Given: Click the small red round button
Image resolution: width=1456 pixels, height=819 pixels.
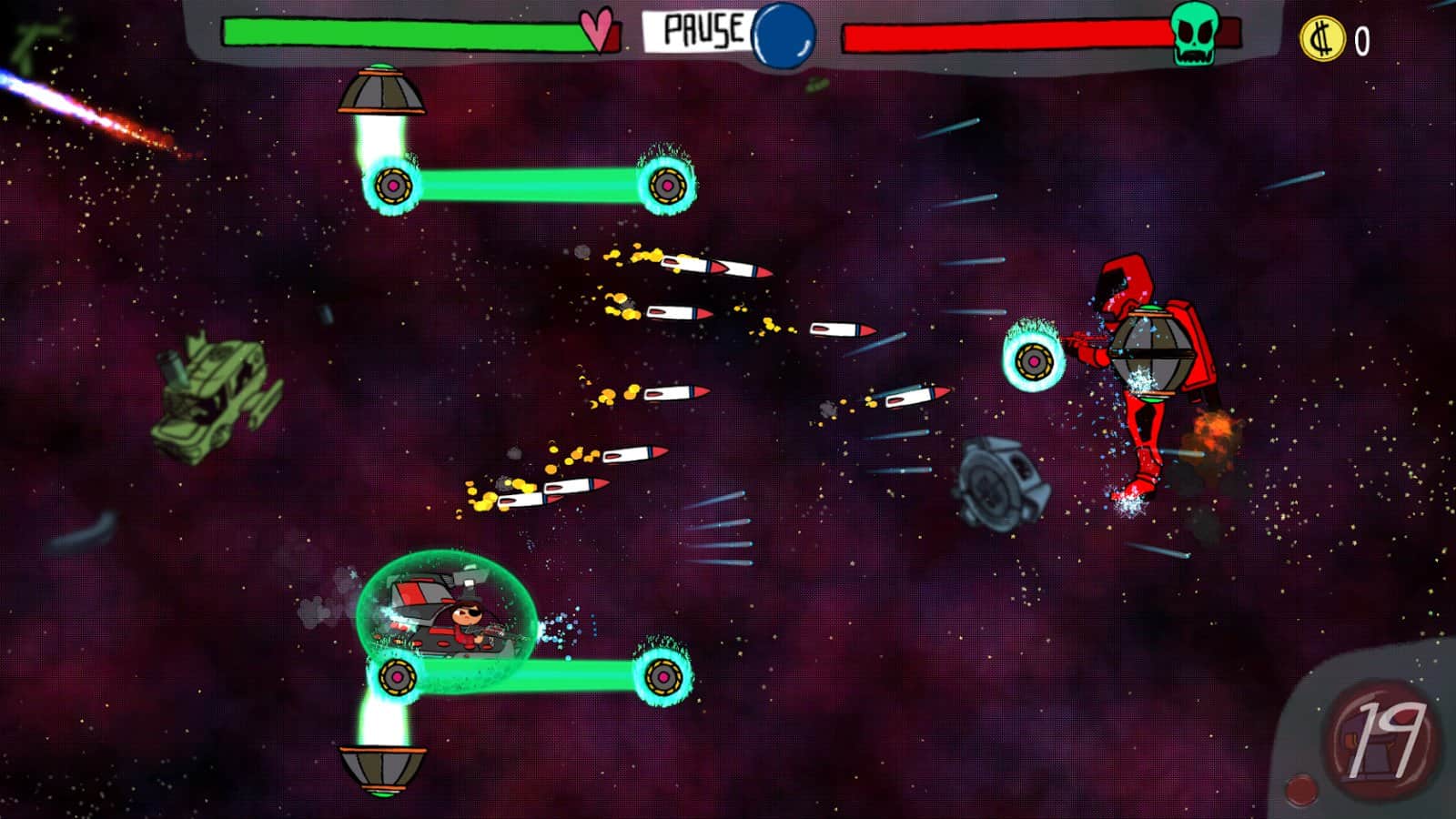Looking at the screenshot, I should point(1301,788).
